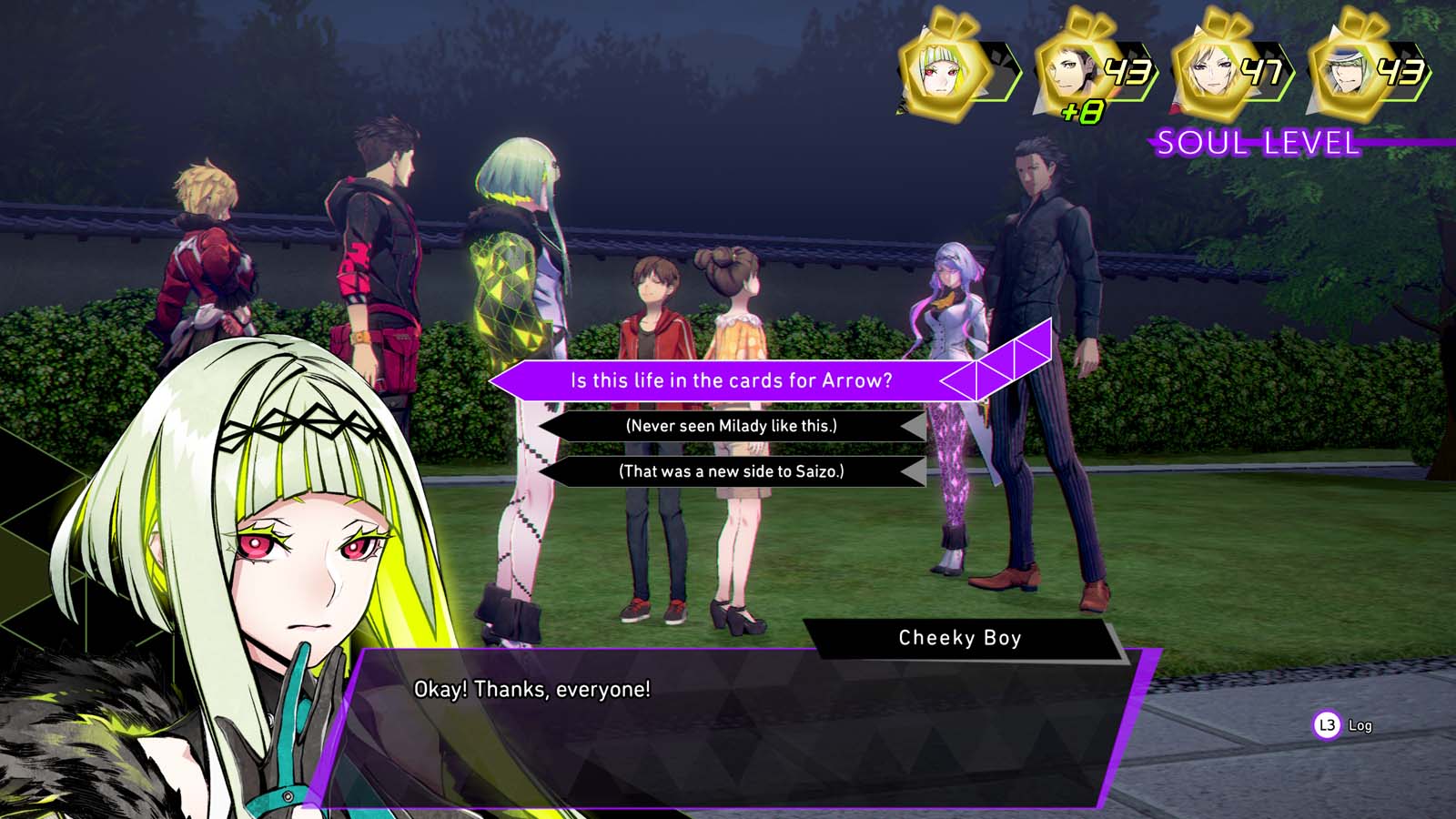Choose the reply '(That was a new side to Saizo.)'

733,472
